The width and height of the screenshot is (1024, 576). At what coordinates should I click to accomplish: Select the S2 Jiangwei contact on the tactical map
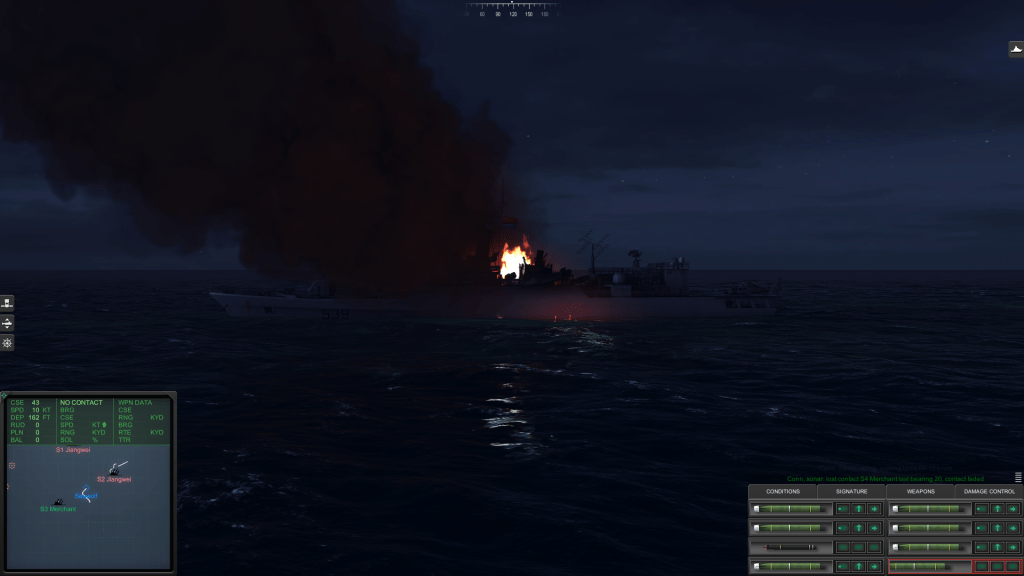pyautogui.click(x=115, y=470)
